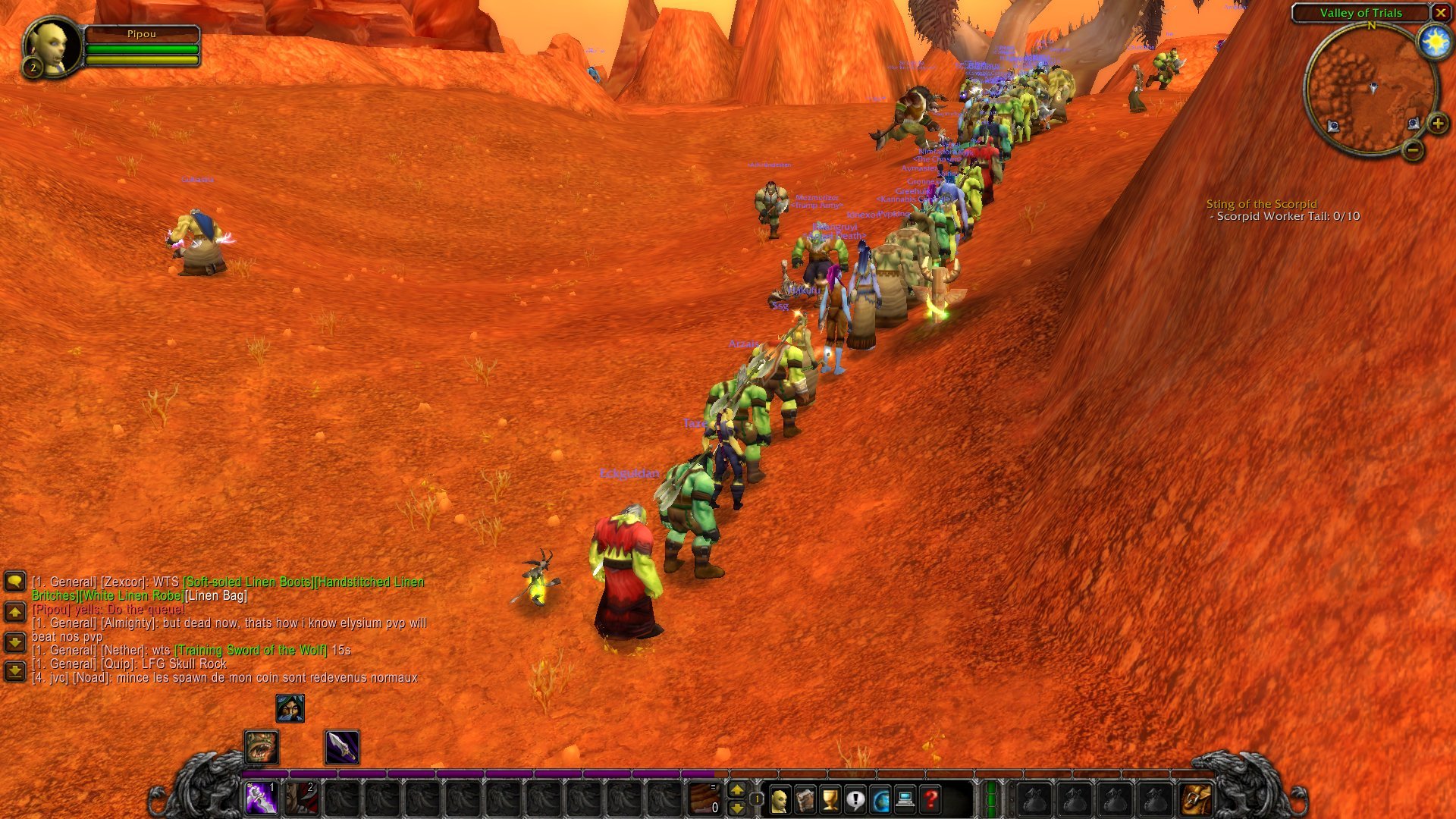
Task: Click the Valley of Trials minimap
Action: pyautogui.click(x=1370, y=91)
